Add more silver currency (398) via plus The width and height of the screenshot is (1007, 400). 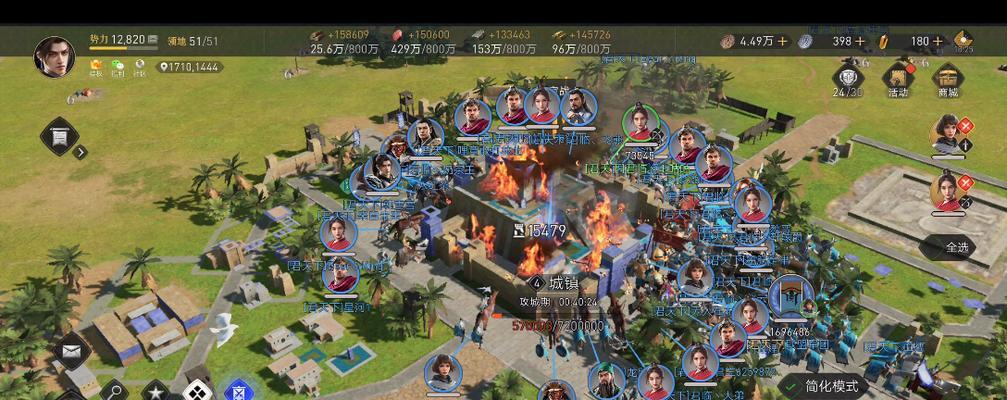point(862,41)
